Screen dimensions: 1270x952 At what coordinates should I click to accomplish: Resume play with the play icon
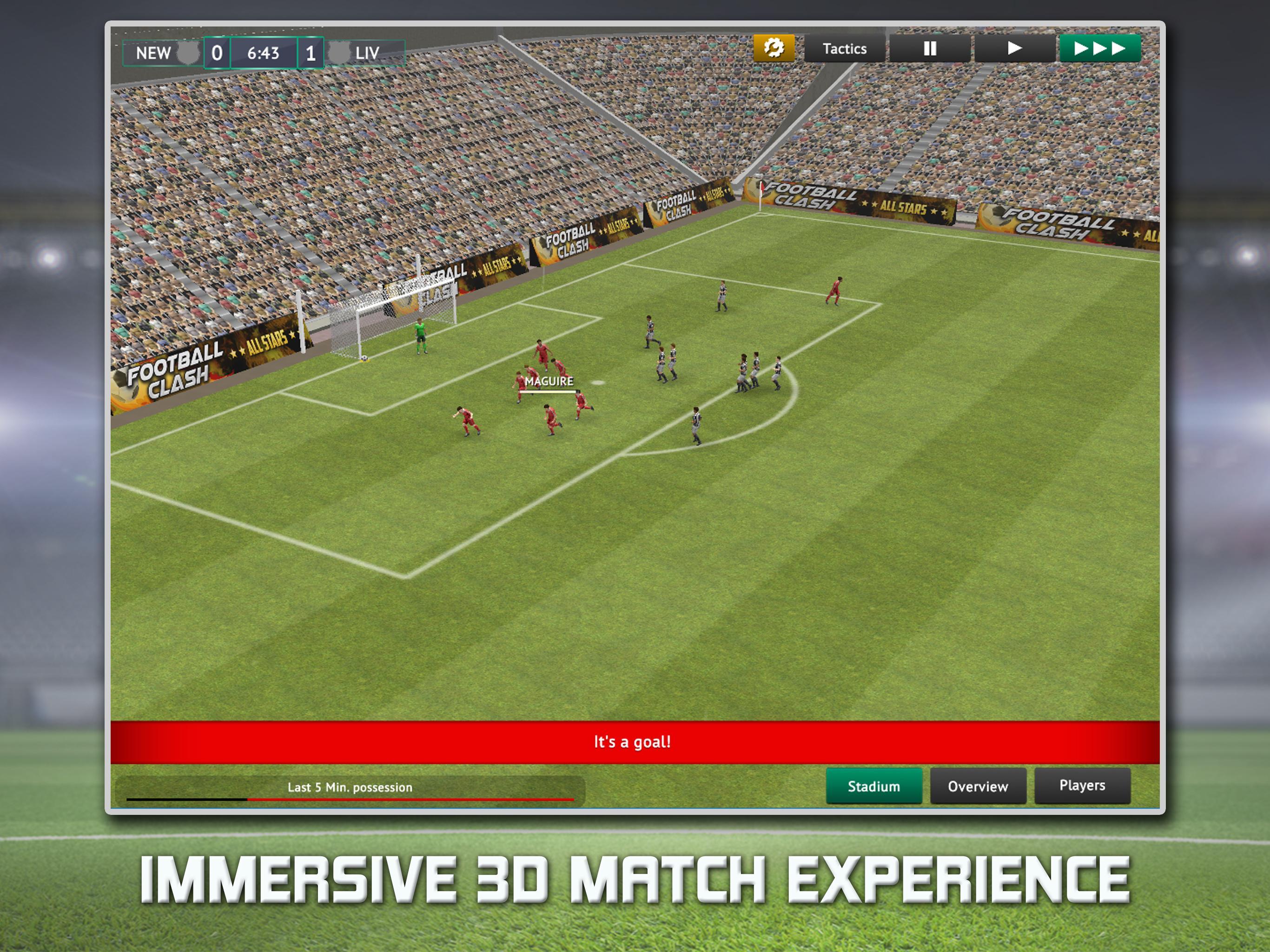tap(1013, 48)
